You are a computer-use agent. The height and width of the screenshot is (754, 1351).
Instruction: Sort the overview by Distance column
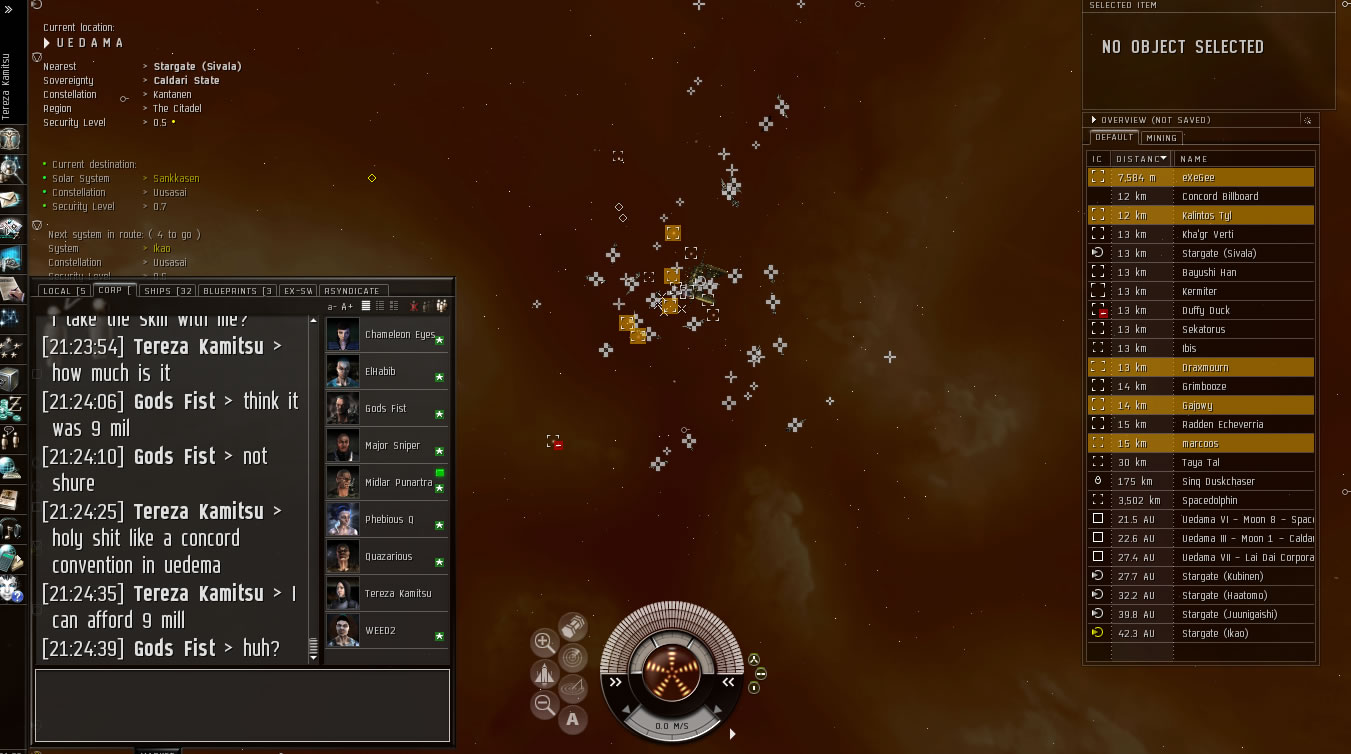1141,158
